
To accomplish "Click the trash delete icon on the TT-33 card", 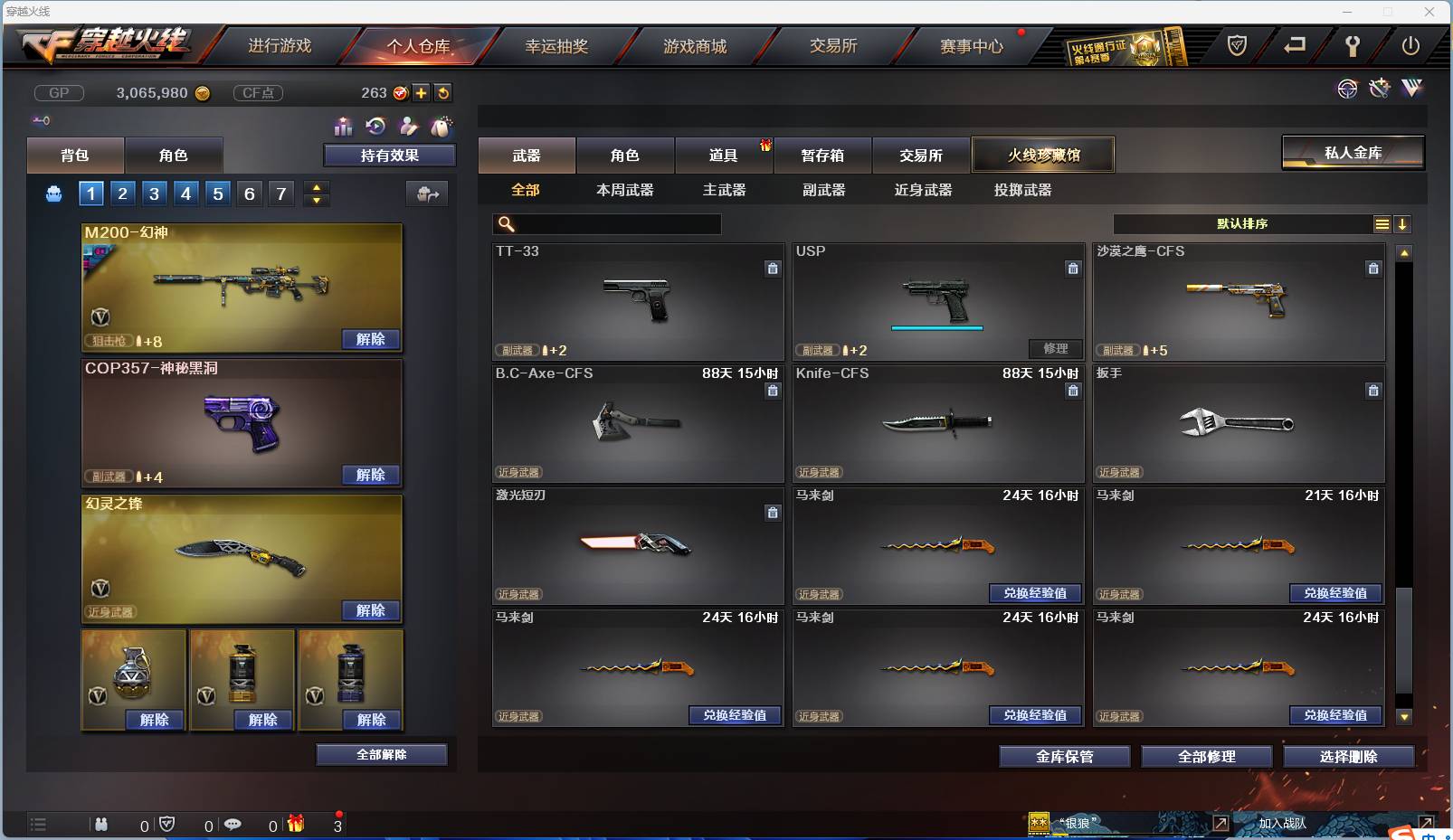I will click(x=774, y=269).
